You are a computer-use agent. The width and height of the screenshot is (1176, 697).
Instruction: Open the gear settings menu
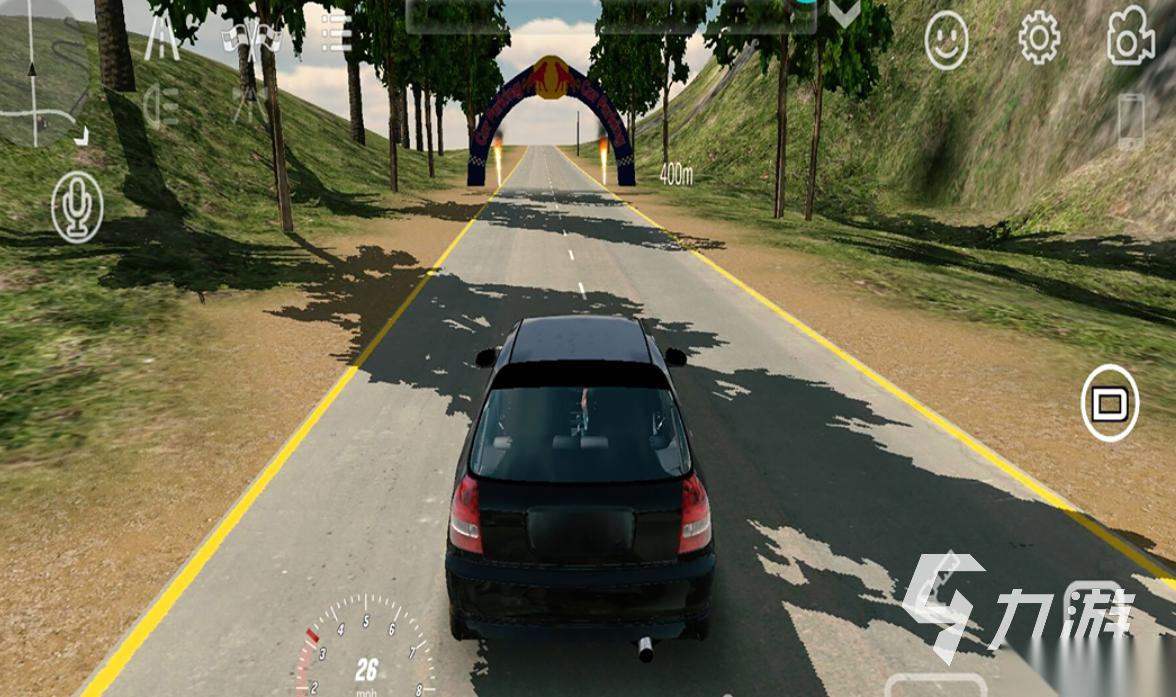click(x=1039, y=38)
